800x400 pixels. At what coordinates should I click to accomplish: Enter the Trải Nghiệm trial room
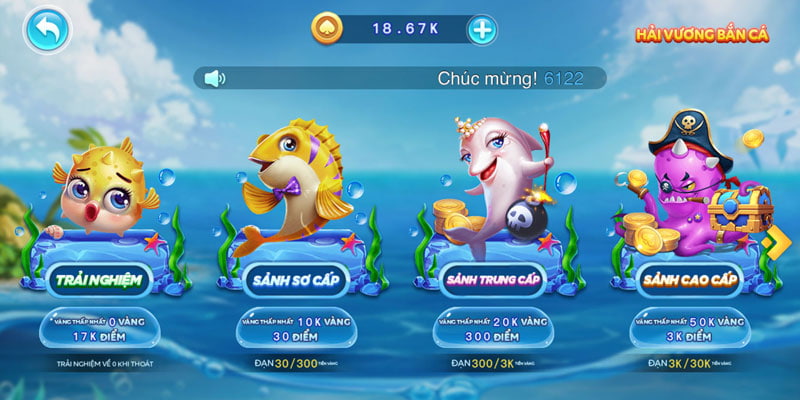click(x=96, y=281)
